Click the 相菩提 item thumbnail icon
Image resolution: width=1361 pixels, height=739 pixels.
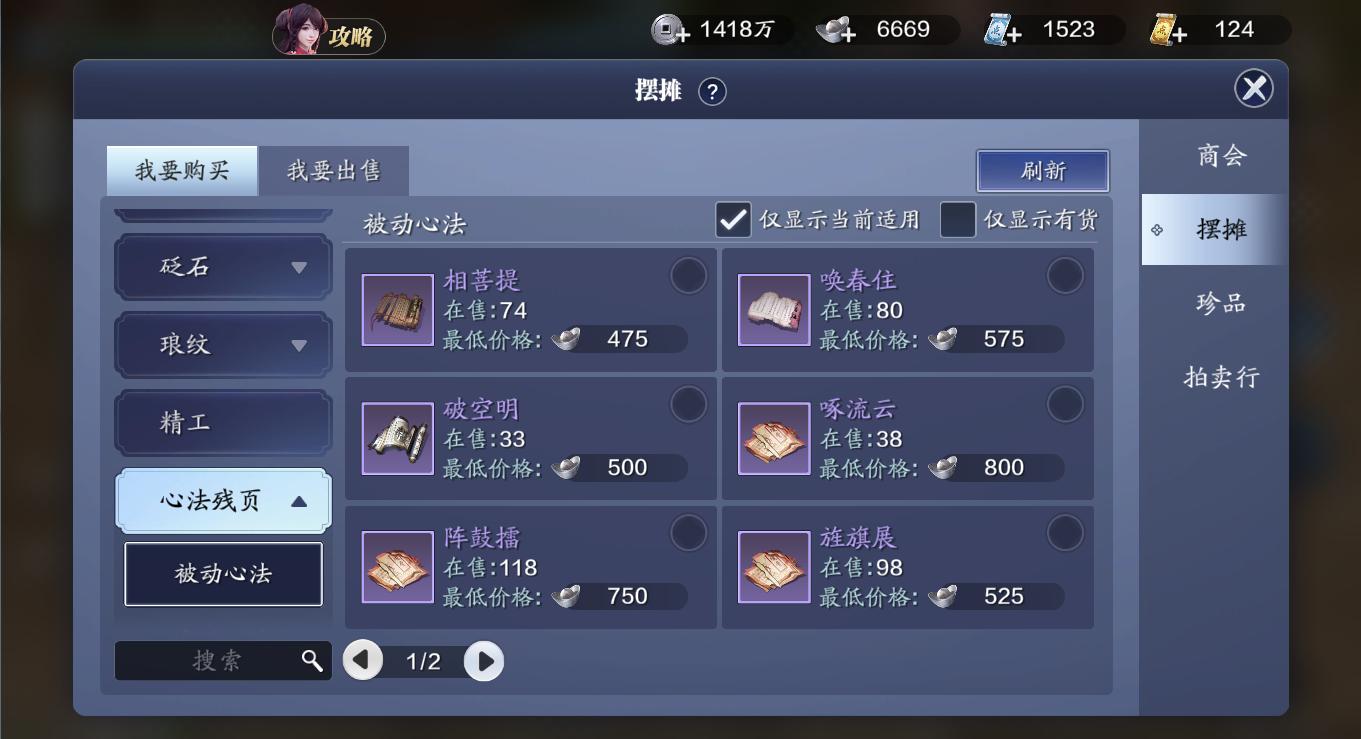(x=397, y=308)
